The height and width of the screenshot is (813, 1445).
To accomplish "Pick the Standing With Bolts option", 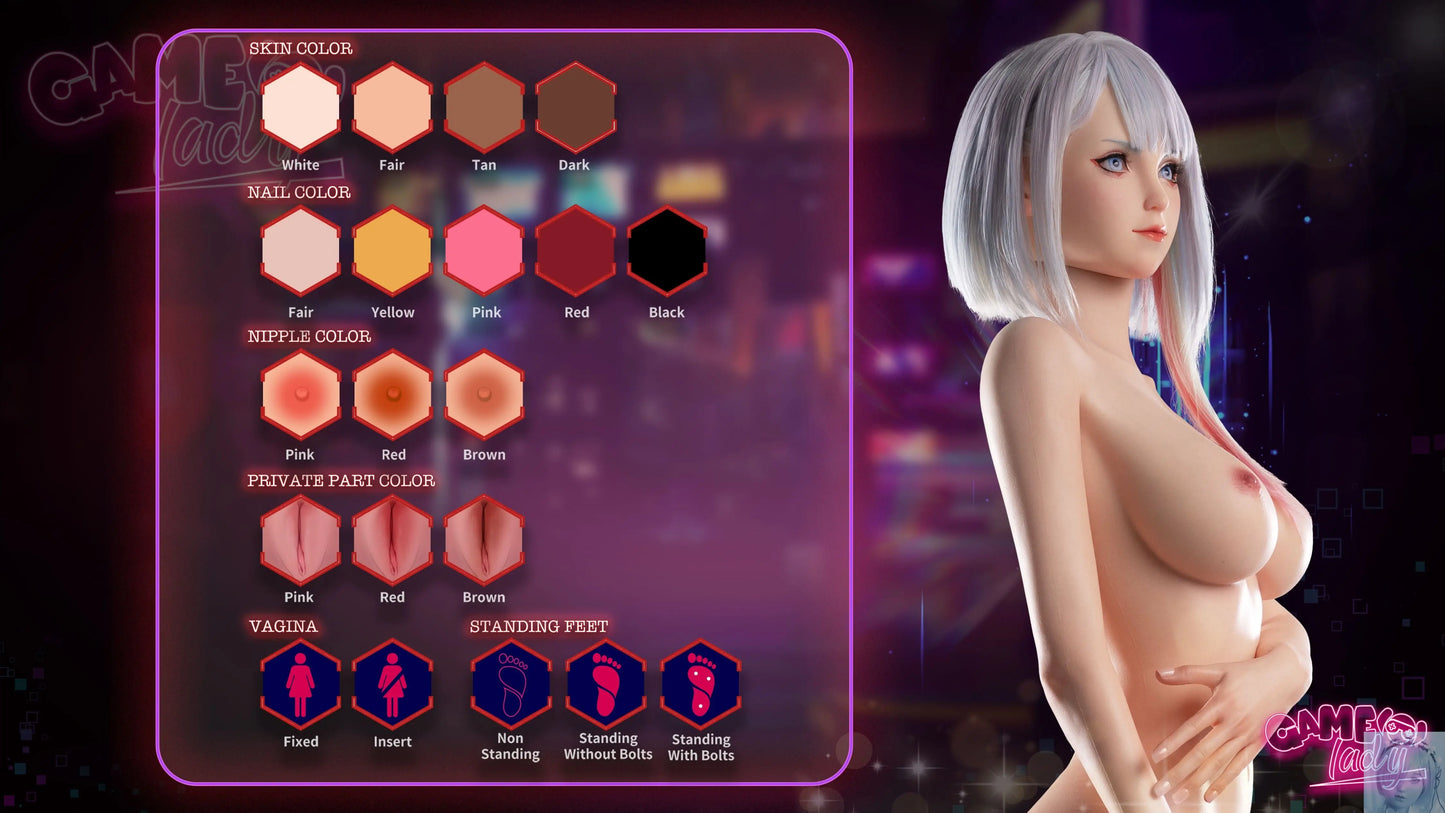I will [x=700, y=685].
